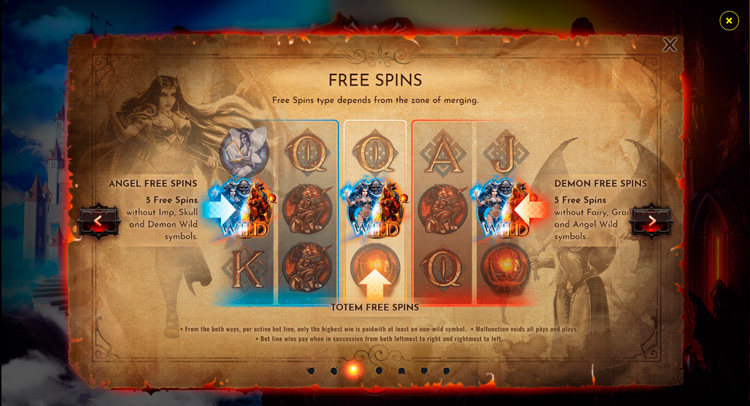Screen dimensions: 750x406
Task: Jump to the first page dot
Action: (x=311, y=371)
